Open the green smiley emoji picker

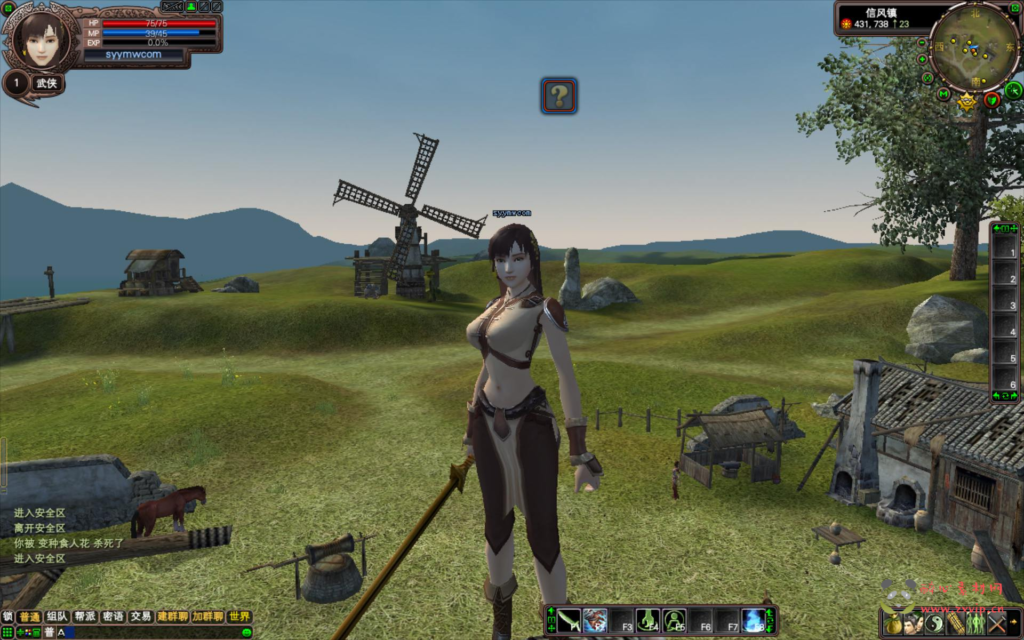(x=246, y=632)
